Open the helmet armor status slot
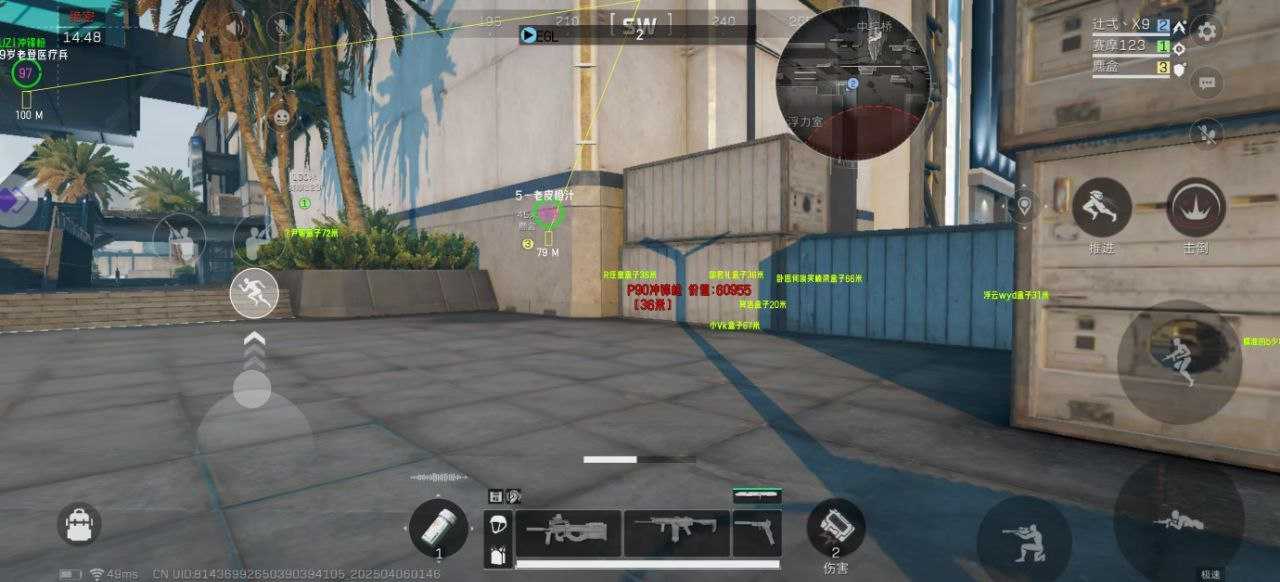The width and height of the screenshot is (1280, 582). (x=498, y=527)
